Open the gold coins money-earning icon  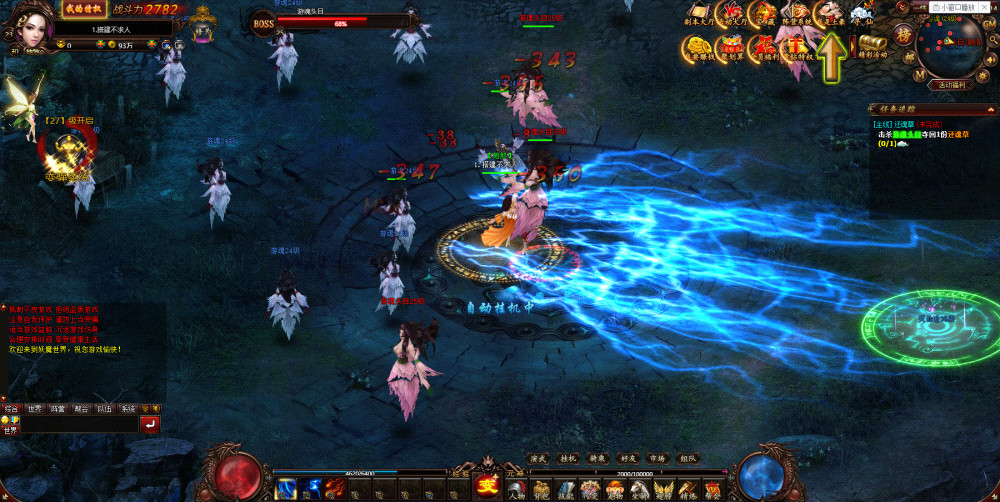click(x=698, y=46)
